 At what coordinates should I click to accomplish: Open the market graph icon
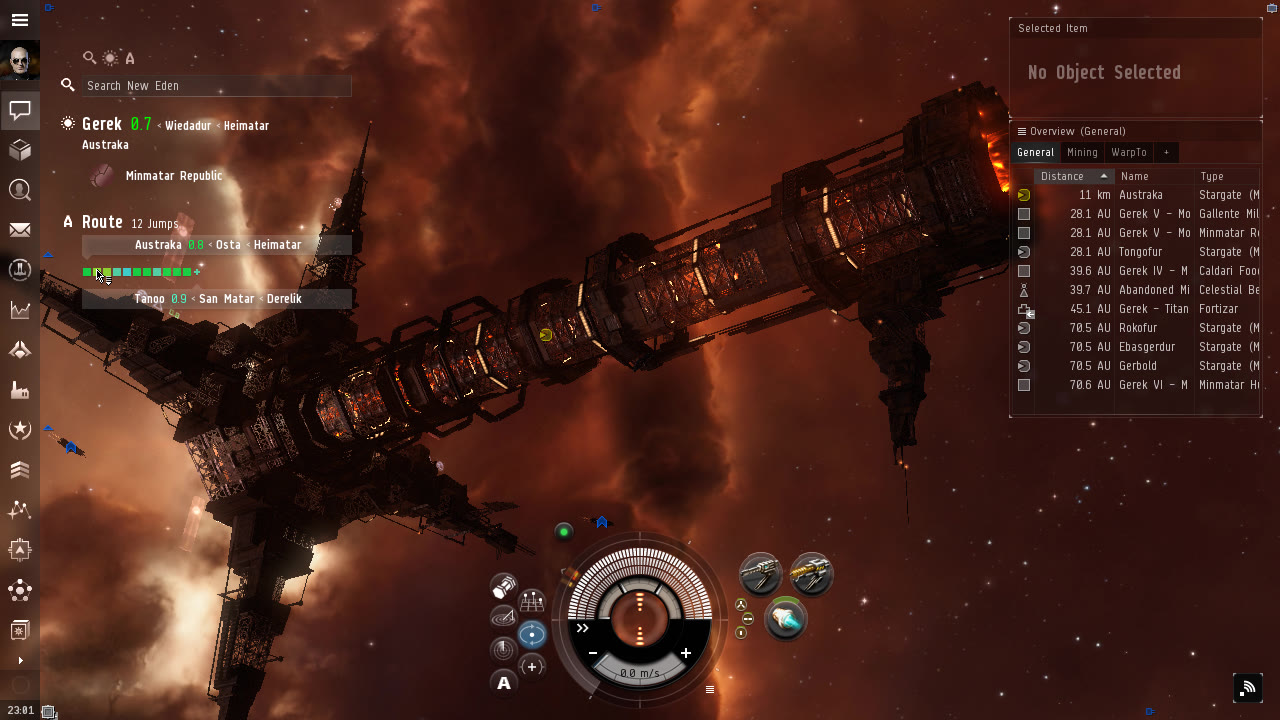[20, 310]
